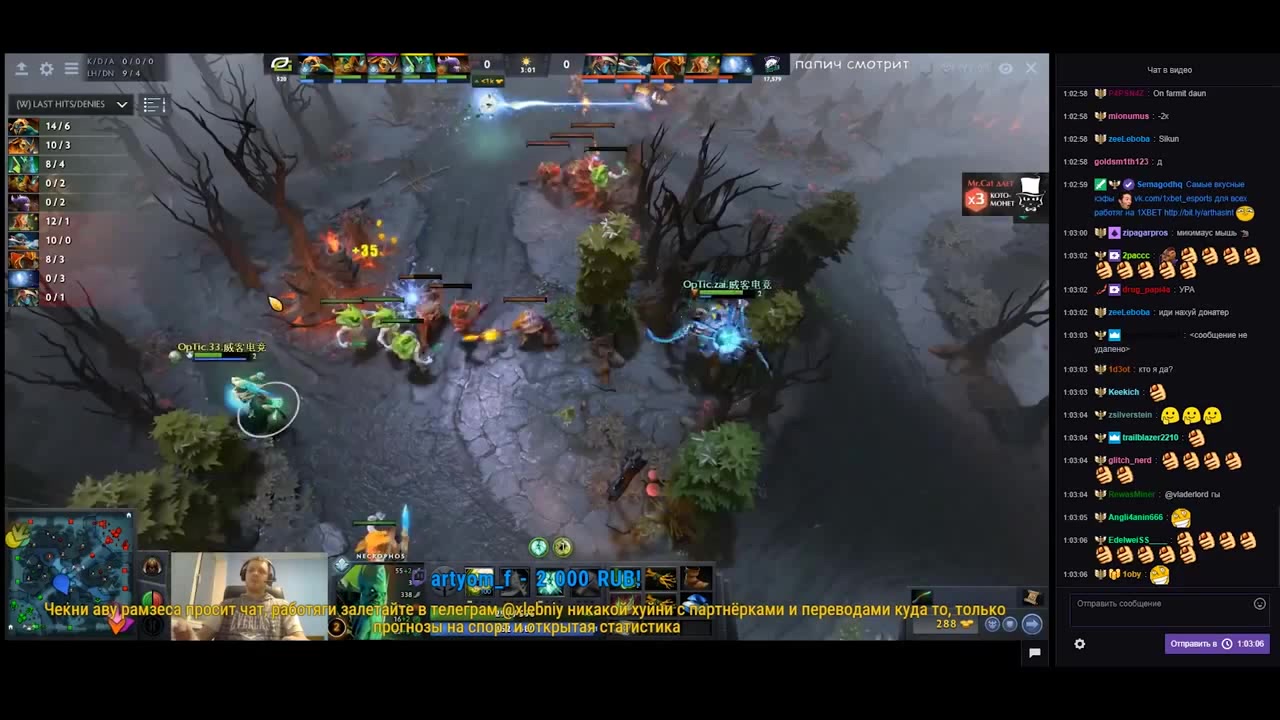Toggle the stats list view button
The height and width of the screenshot is (720, 1280).
click(x=153, y=104)
